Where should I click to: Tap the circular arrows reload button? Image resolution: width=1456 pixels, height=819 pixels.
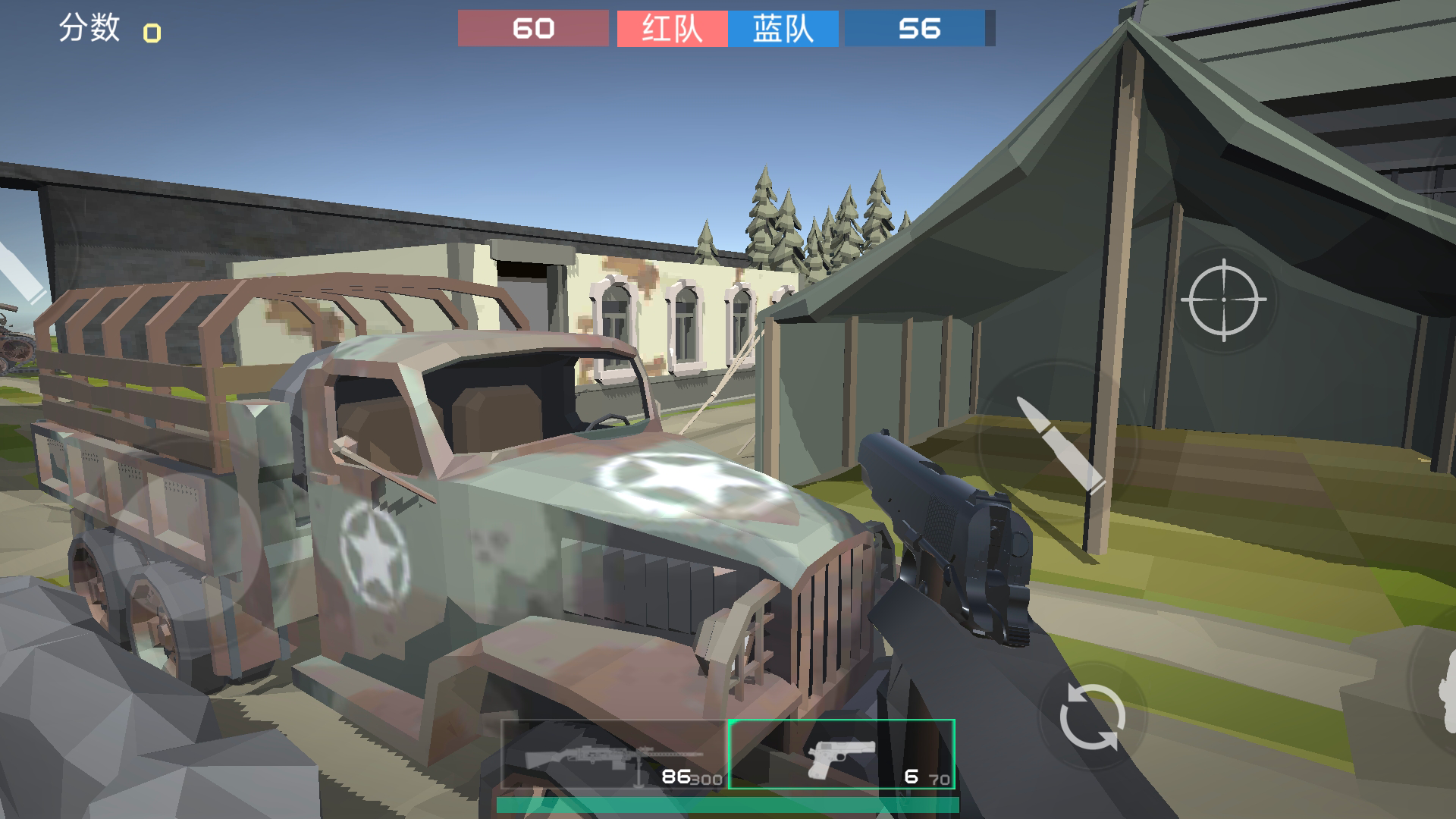coord(1091,717)
